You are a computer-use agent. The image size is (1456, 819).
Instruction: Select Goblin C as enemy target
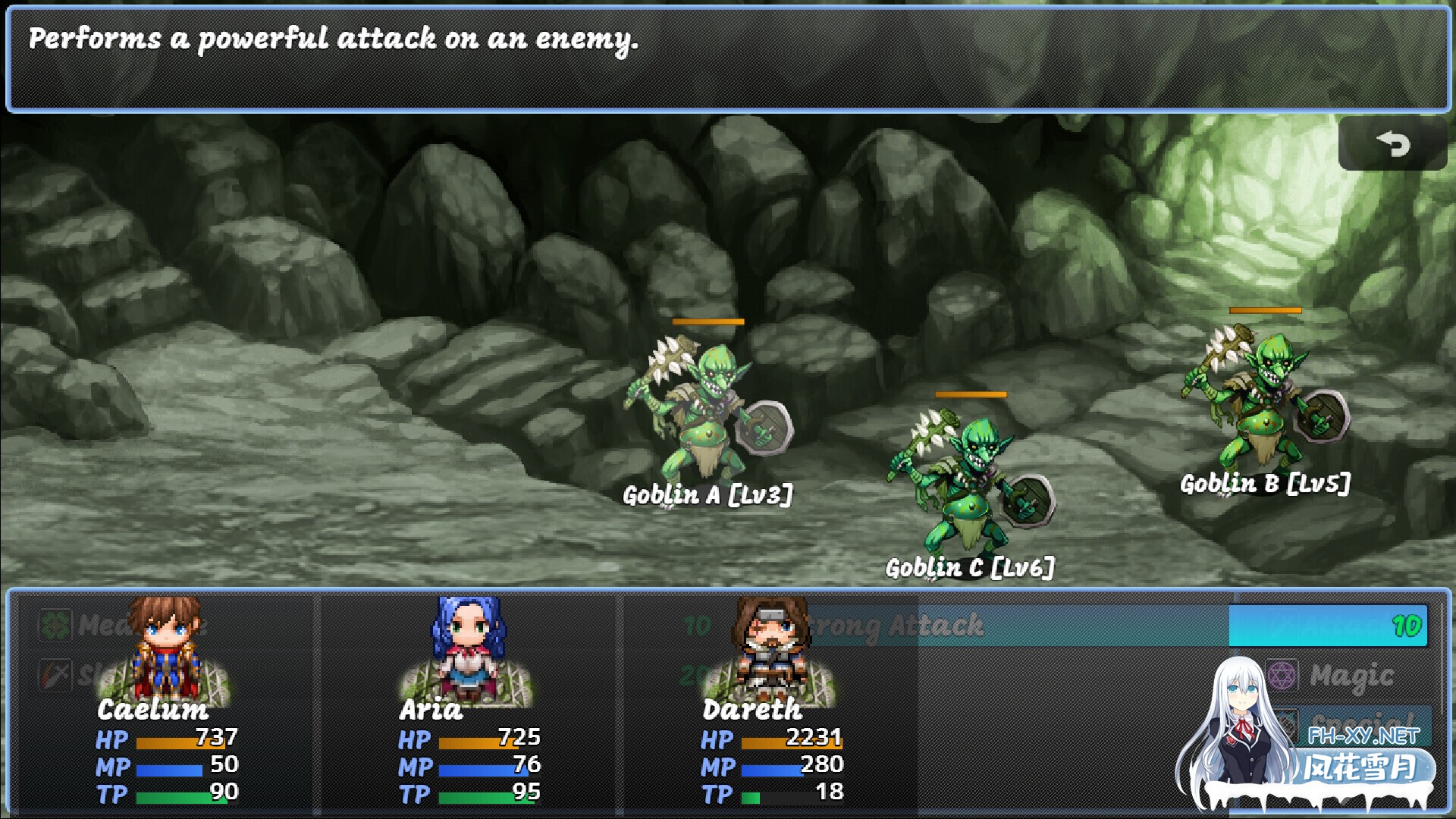click(971, 478)
